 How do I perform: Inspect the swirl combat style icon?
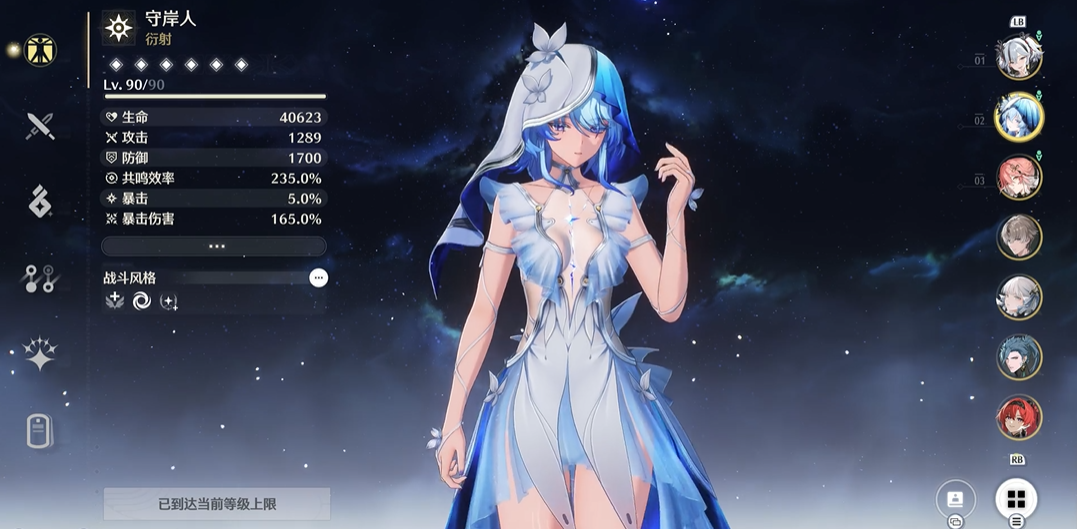[142, 301]
